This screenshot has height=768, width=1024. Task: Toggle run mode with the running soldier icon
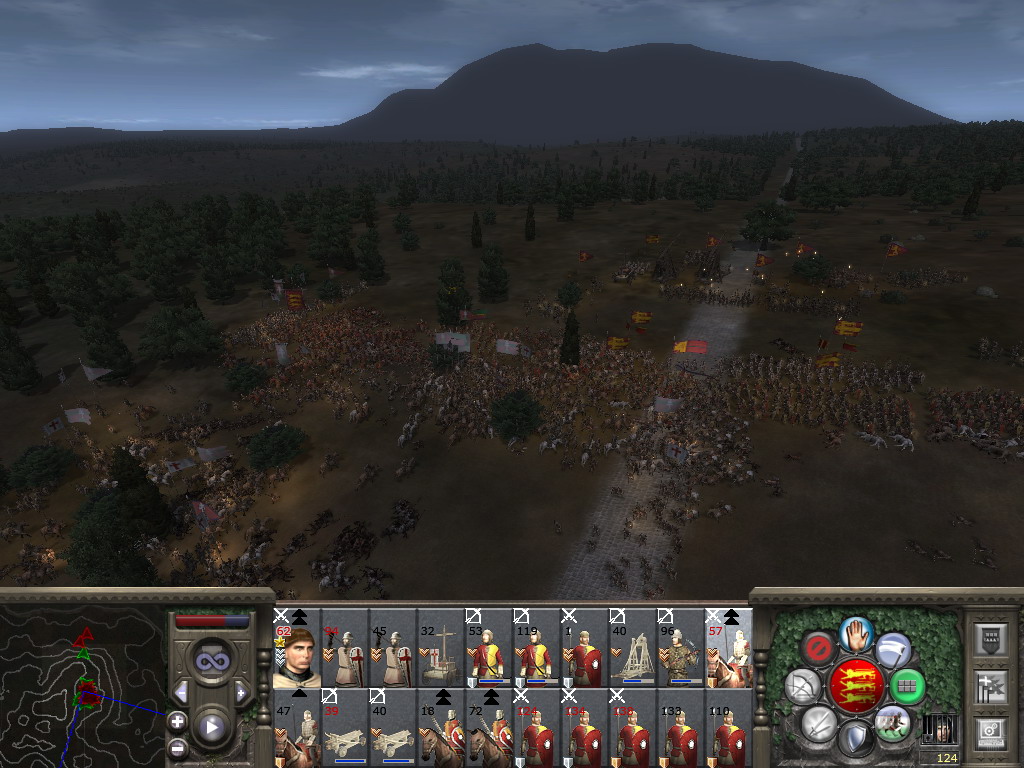pyautogui.click(x=891, y=722)
